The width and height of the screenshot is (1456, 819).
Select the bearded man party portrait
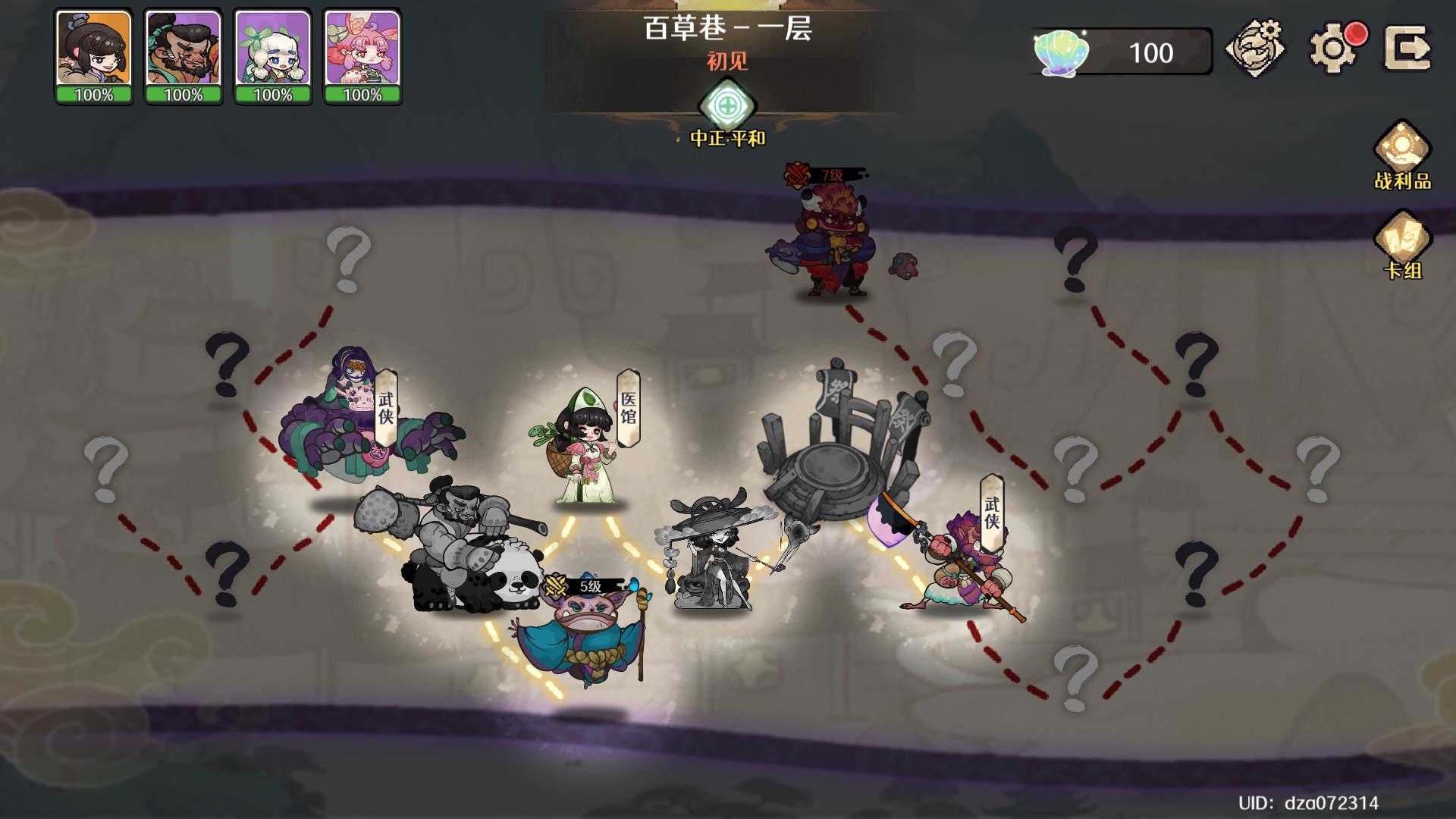[183, 55]
